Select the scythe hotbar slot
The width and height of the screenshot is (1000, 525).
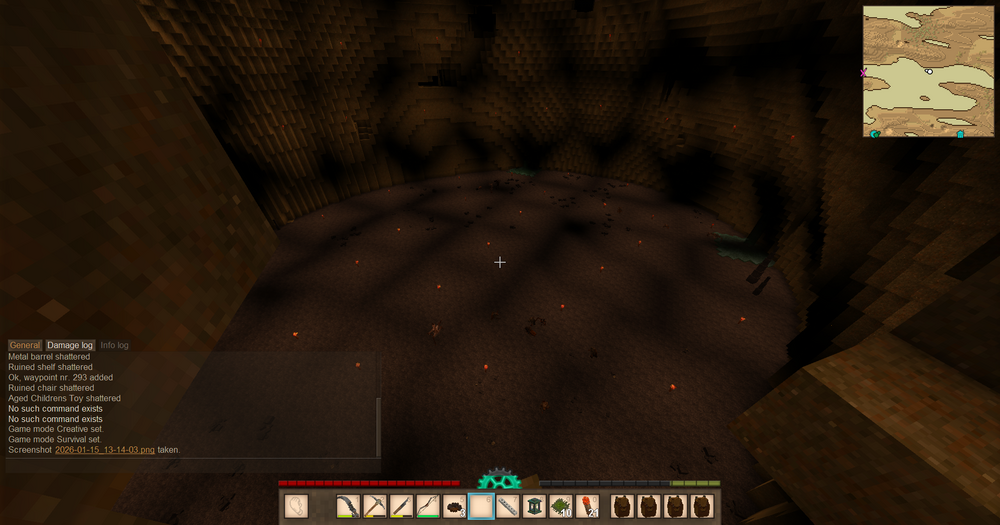[348, 506]
